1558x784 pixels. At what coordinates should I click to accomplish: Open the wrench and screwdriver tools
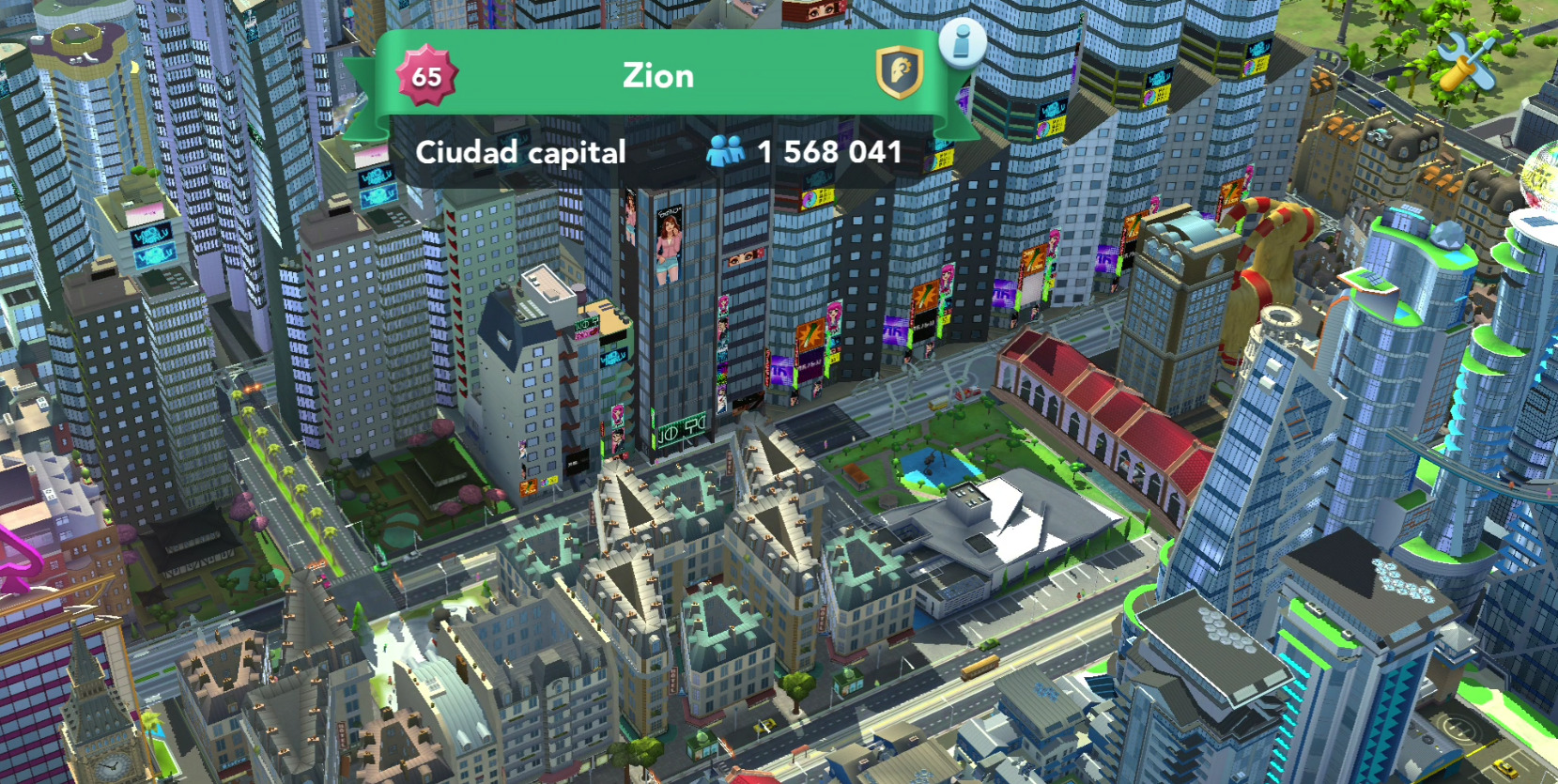coord(1466,62)
